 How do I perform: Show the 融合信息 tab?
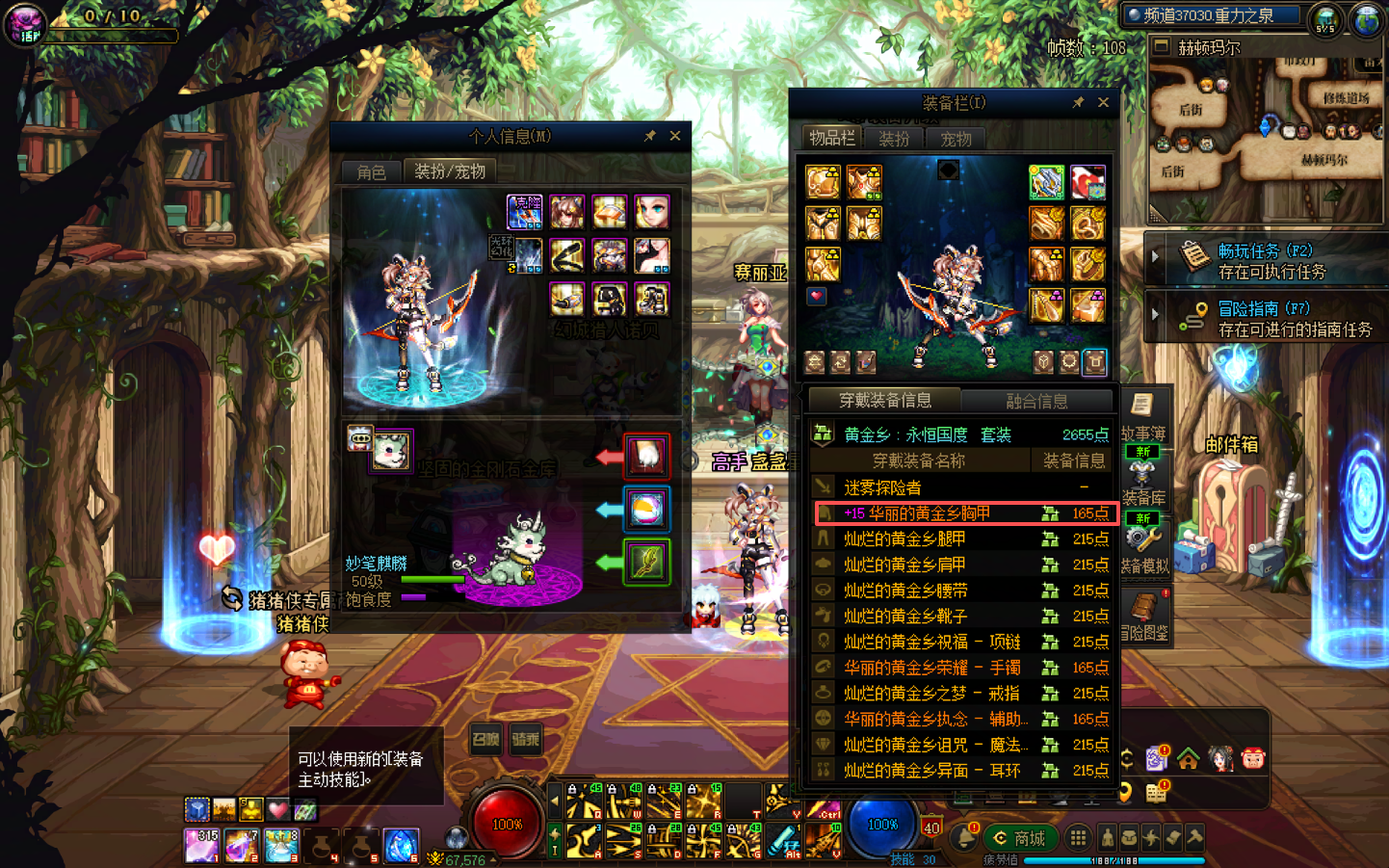(1036, 401)
